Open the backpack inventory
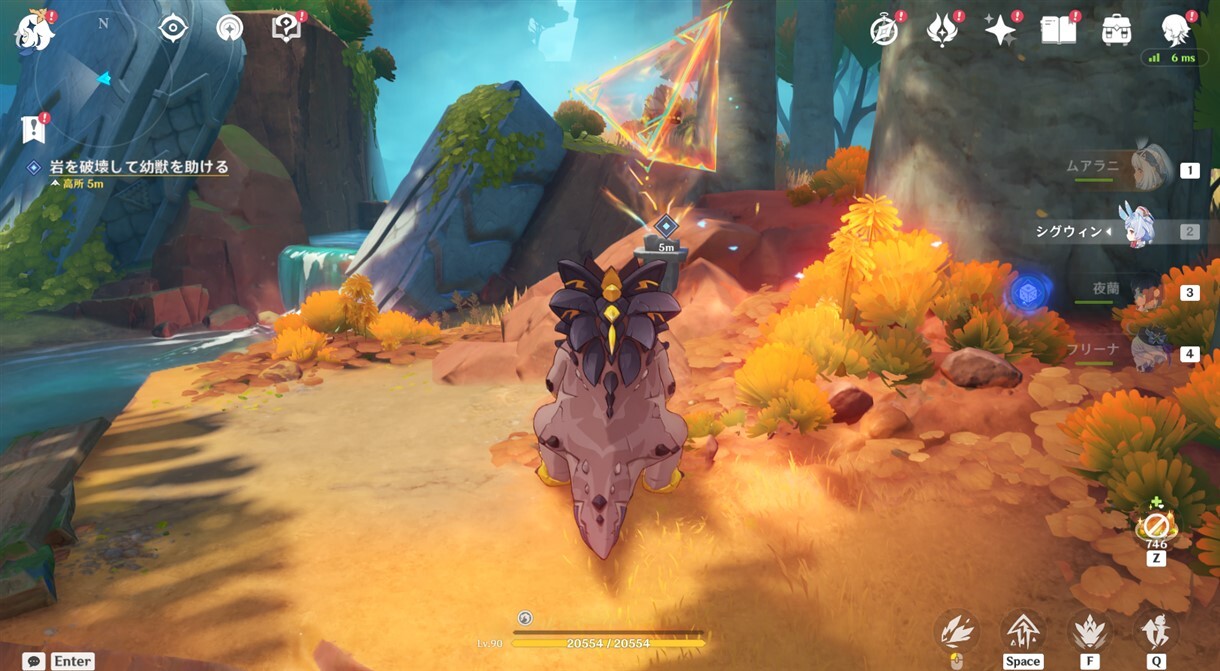Image resolution: width=1220 pixels, height=671 pixels. 1116,31
